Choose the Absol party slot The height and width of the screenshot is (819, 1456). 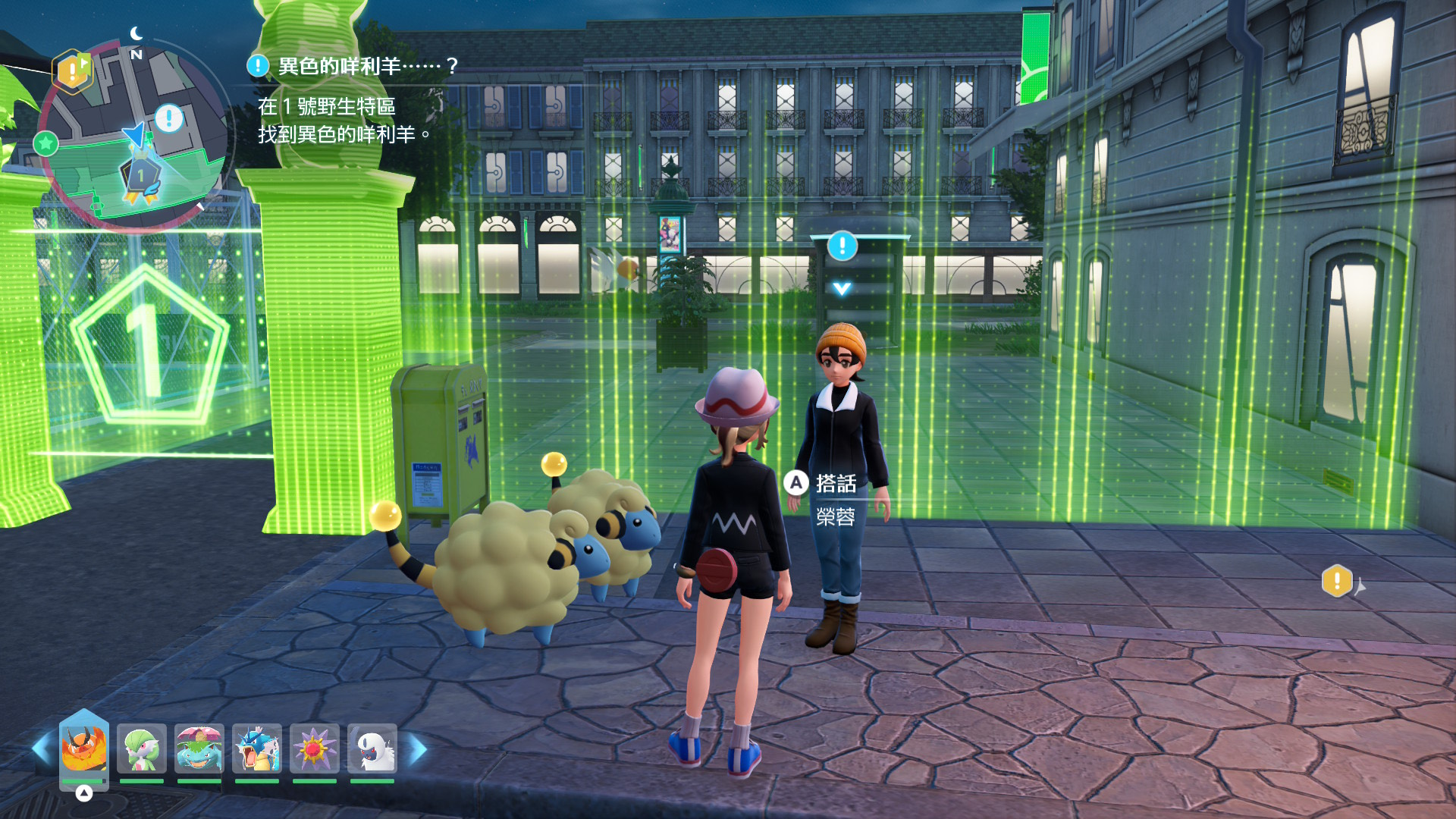point(372,749)
